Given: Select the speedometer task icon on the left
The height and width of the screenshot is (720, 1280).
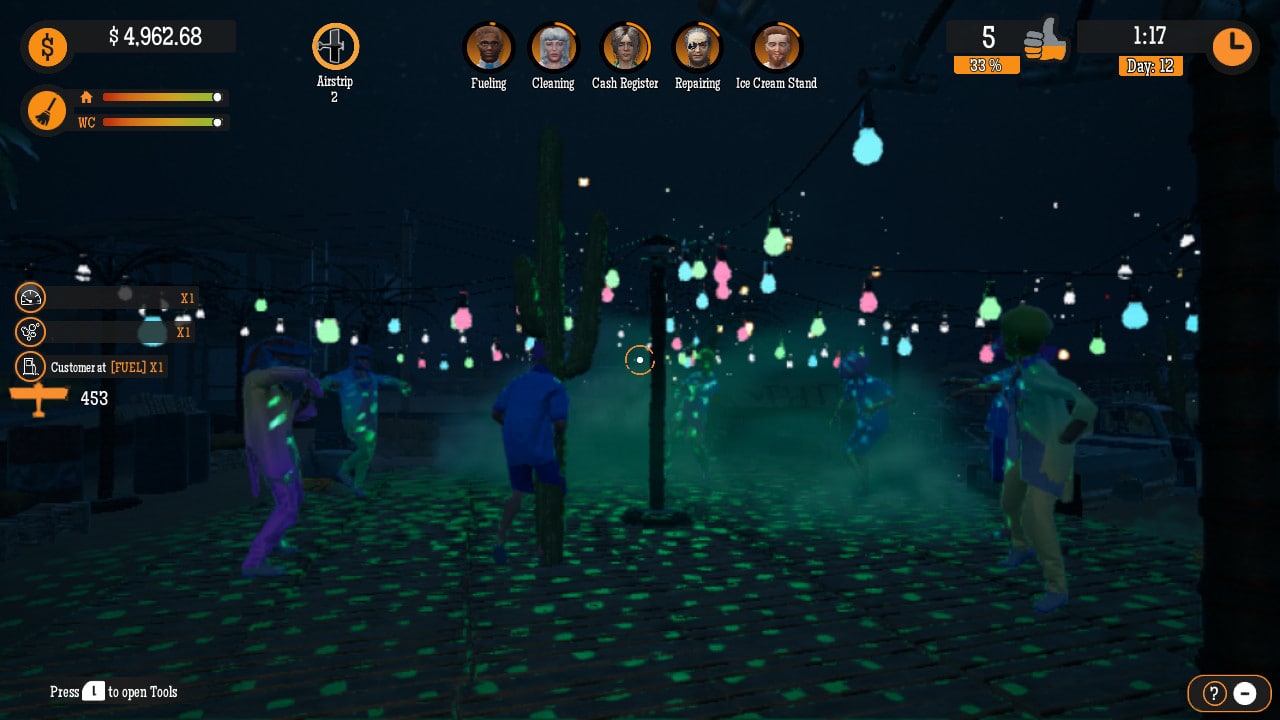Looking at the screenshot, I should point(31,297).
